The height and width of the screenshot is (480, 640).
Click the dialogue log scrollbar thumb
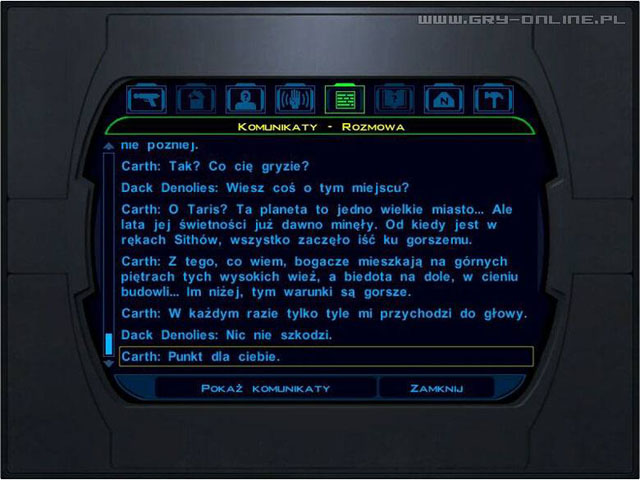click(x=109, y=344)
